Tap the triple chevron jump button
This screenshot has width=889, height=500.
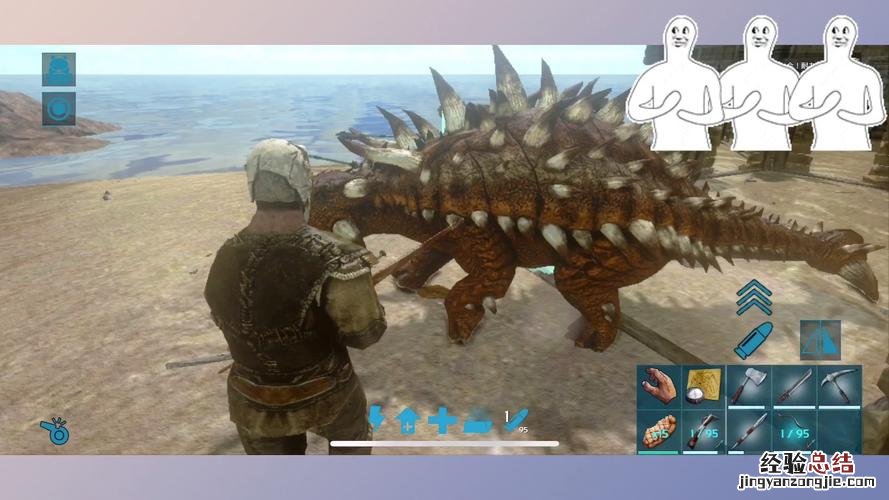click(752, 298)
